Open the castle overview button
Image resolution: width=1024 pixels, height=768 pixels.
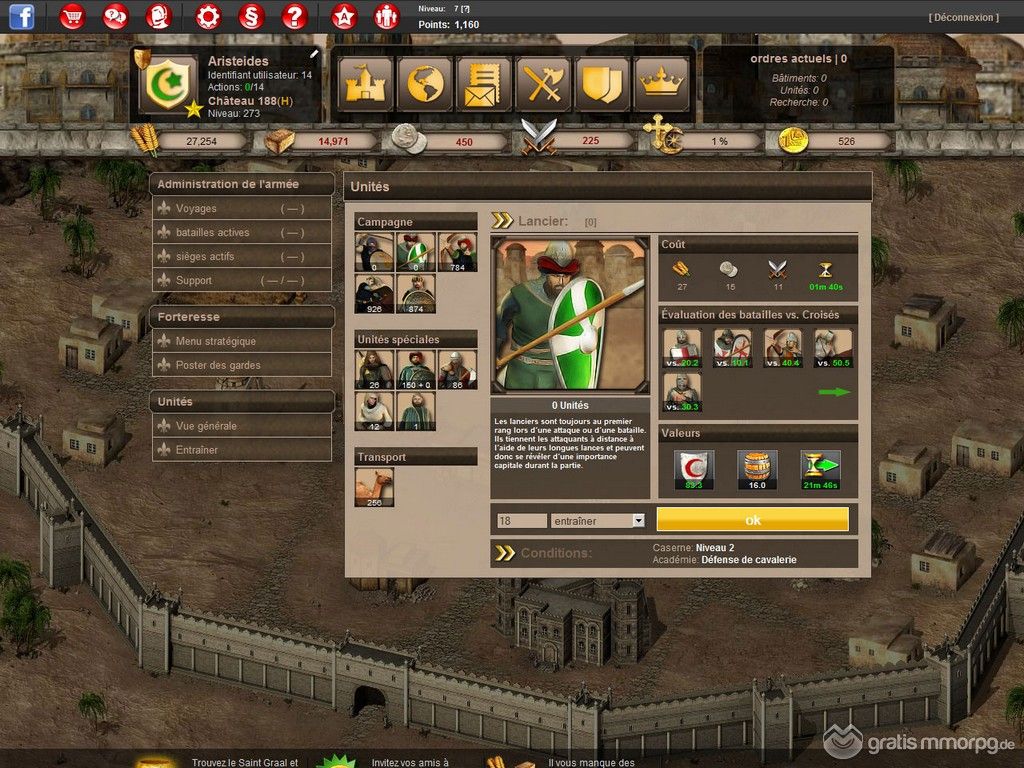[x=366, y=84]
